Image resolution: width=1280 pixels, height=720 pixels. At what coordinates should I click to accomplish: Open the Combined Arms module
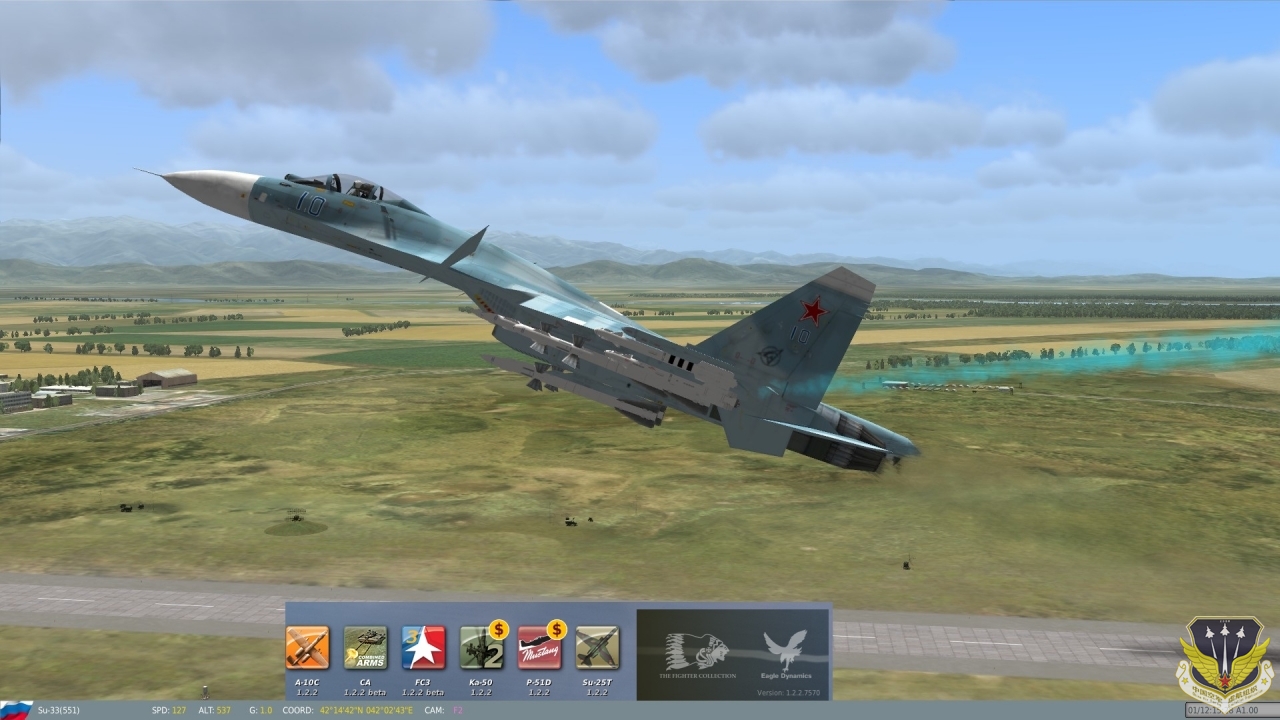[365, 648]
